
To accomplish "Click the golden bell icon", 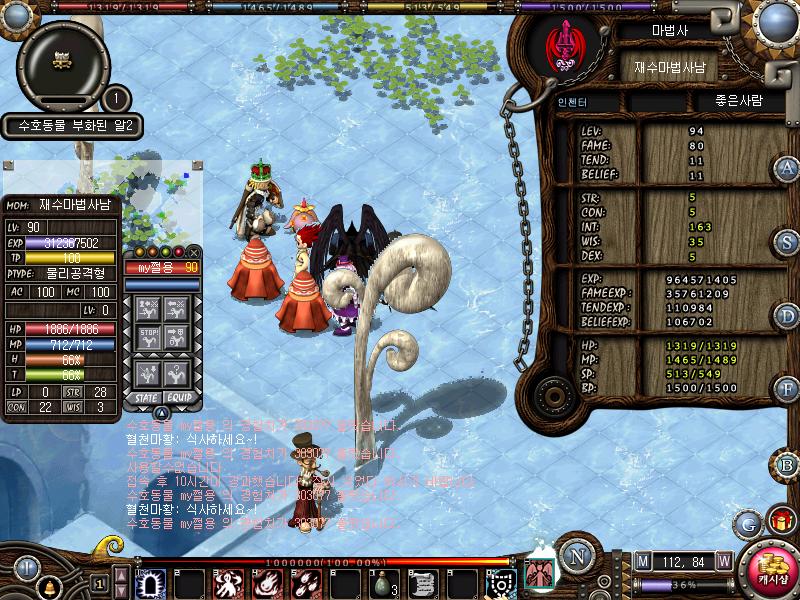I will pyautogui.click(x=52, y=584).
